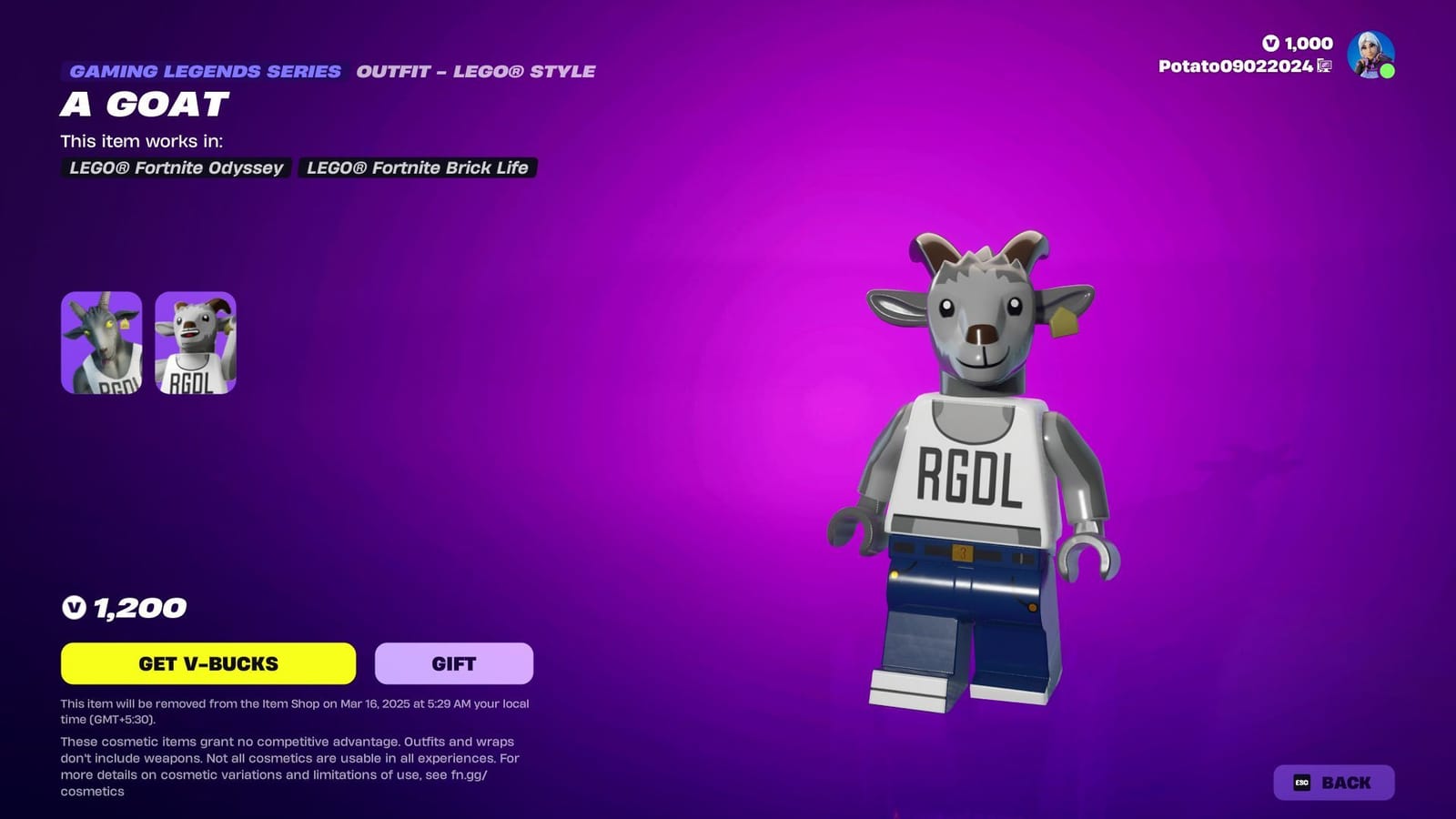The image size is (1456, 819).
Task: Click the V-Bucks currency icon
Action: click(x=1271, y=43)
